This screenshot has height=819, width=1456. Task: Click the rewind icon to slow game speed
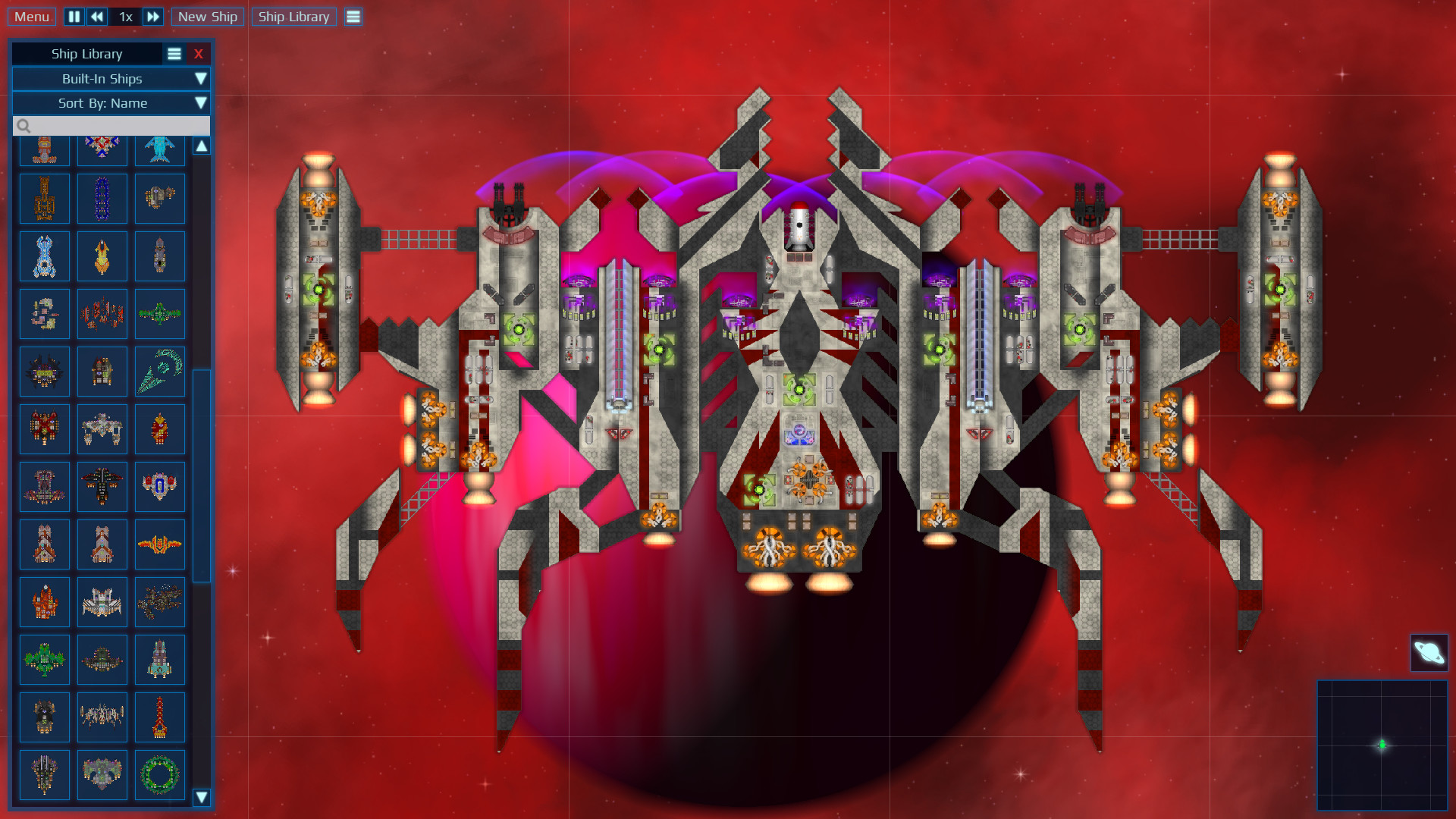pyautogui.click(x=97, y=16)
